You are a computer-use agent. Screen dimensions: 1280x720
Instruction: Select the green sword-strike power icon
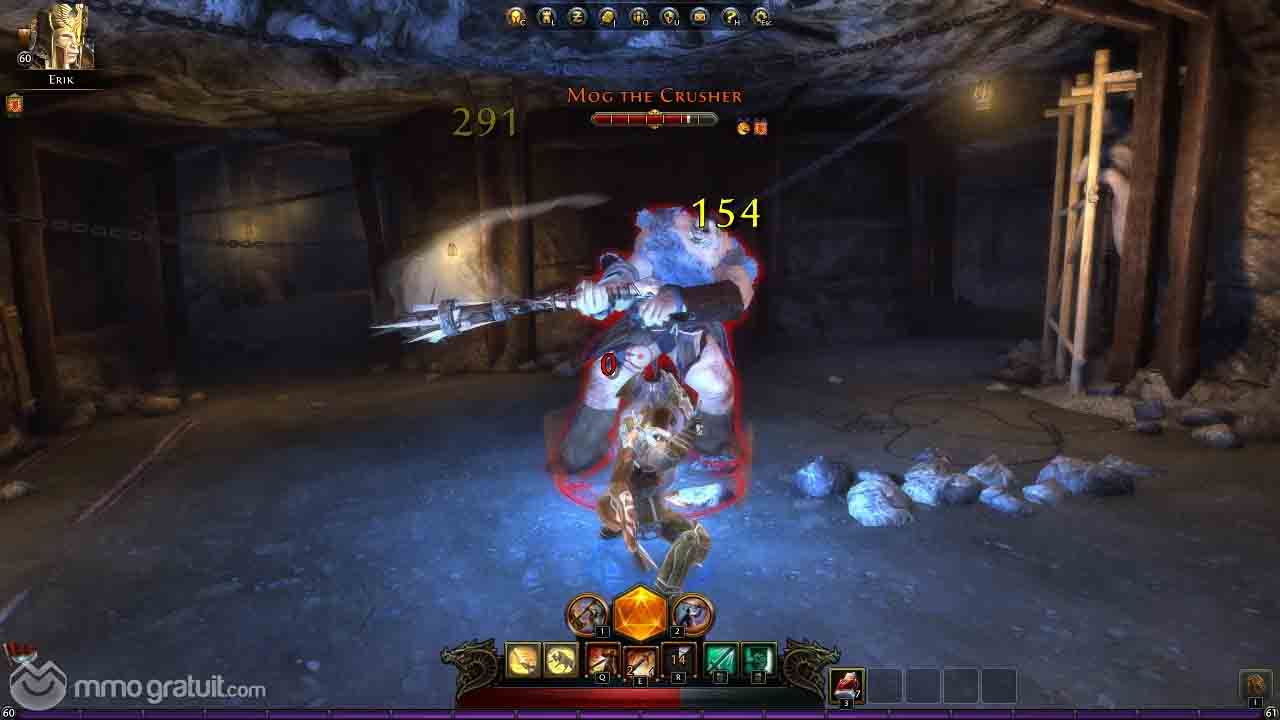point(720,660)
